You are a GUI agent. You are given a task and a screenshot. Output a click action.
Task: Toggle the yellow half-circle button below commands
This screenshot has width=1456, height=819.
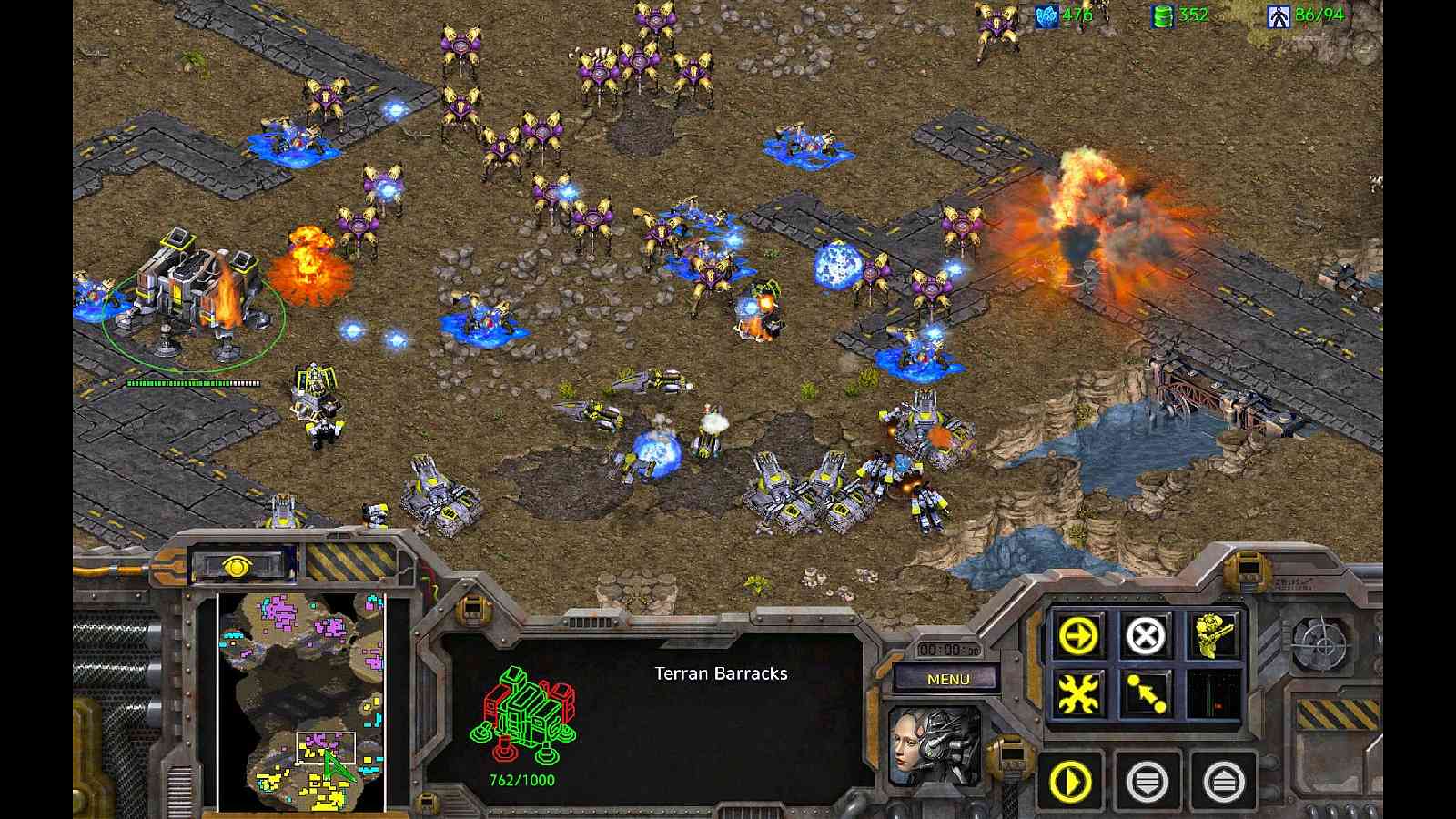[1075, 780]
